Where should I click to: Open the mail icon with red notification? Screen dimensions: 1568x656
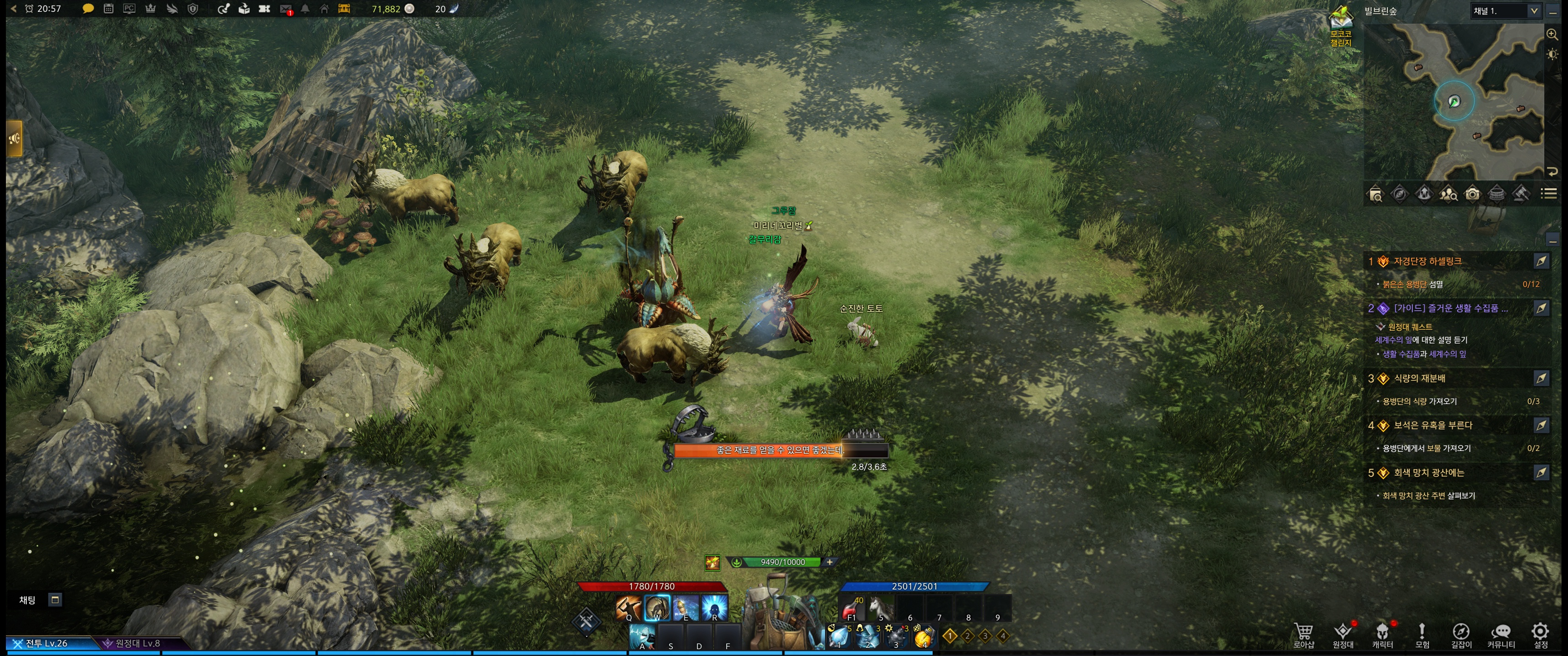(285, 9)
